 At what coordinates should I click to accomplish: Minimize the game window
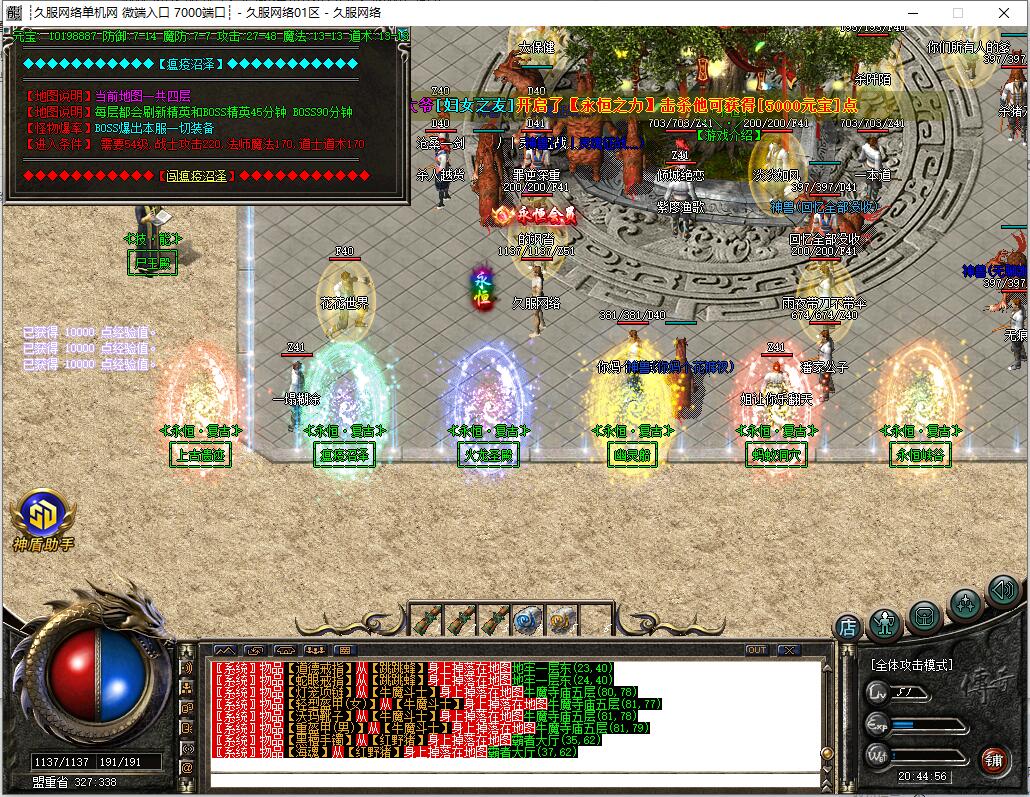(x=911, y=13)
